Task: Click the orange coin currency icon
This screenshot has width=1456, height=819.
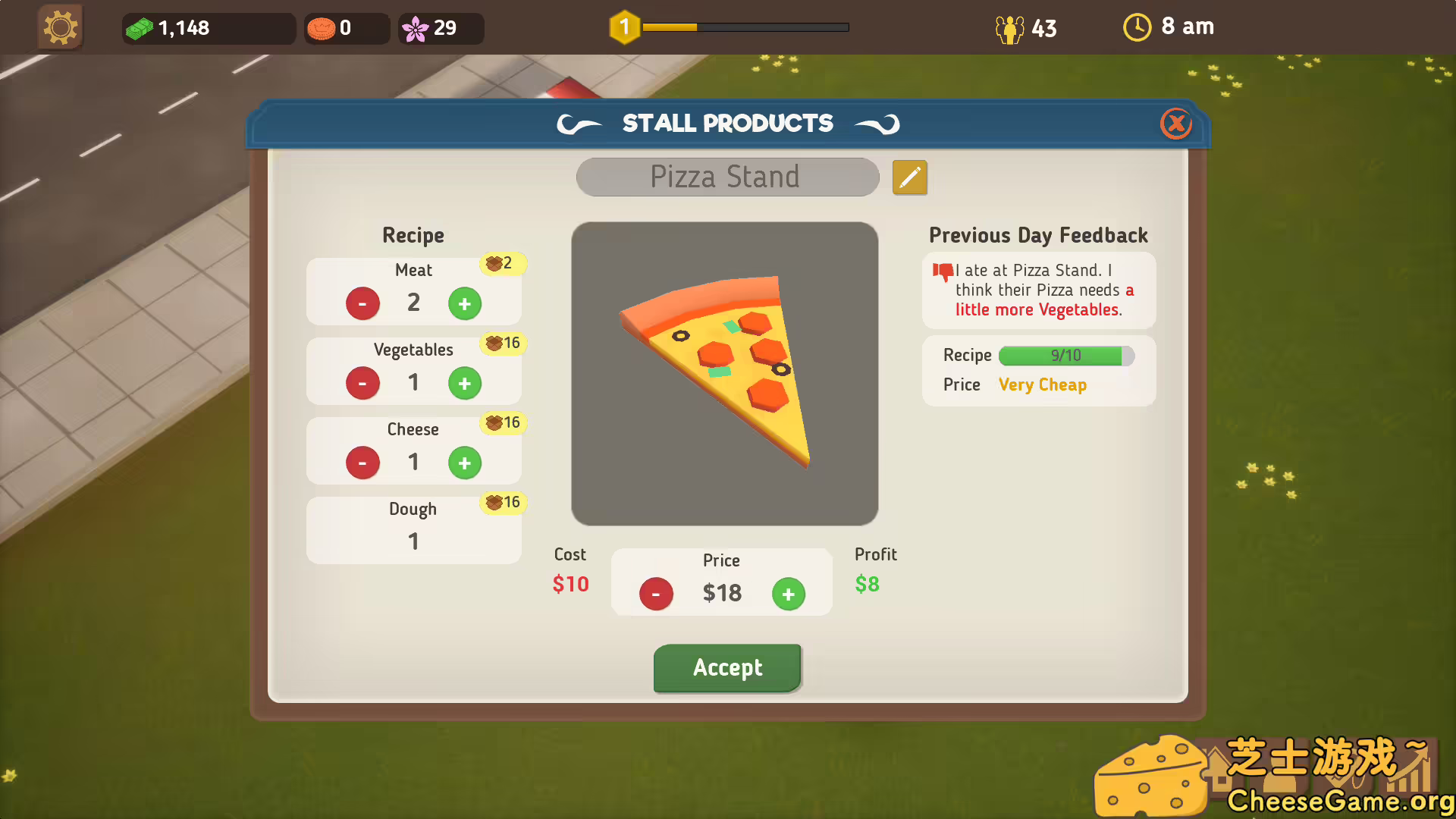Action: click(x=322, y=27)
